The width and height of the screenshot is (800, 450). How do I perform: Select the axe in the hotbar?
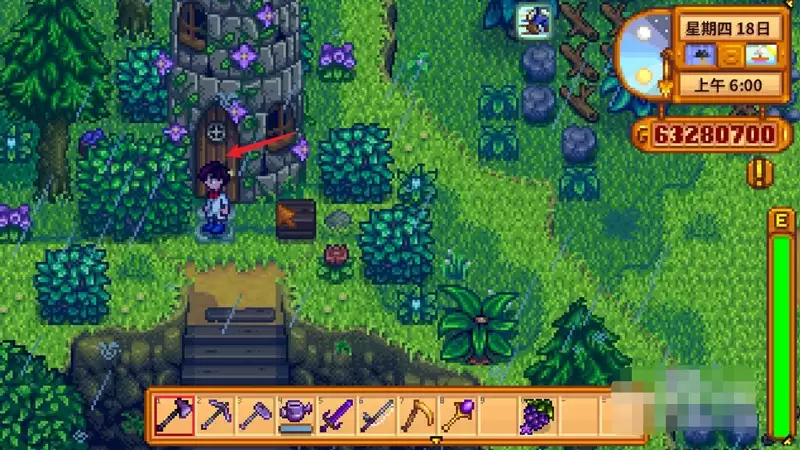pos(173,414)
